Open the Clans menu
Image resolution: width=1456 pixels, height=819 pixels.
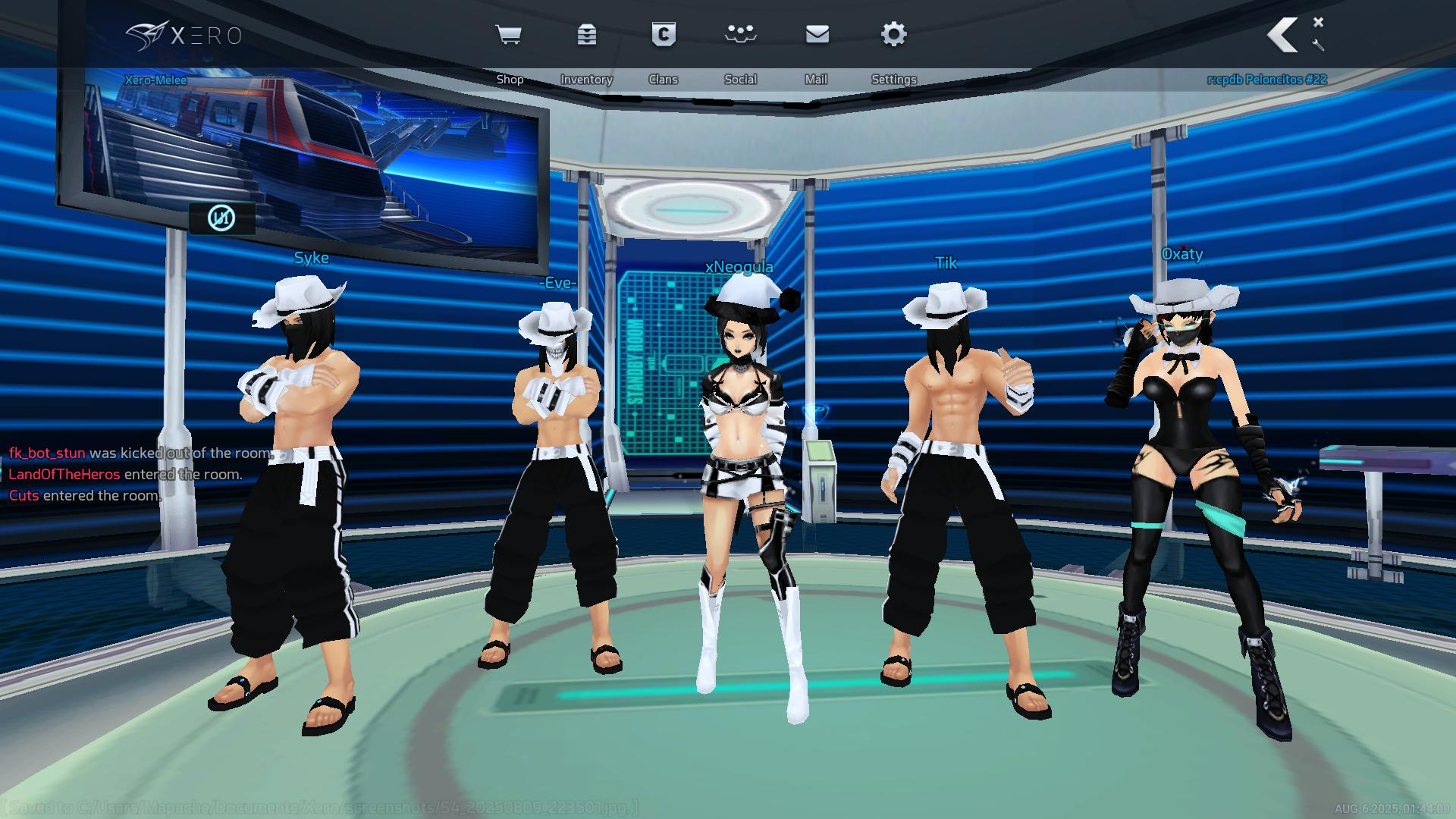point(664,36)
